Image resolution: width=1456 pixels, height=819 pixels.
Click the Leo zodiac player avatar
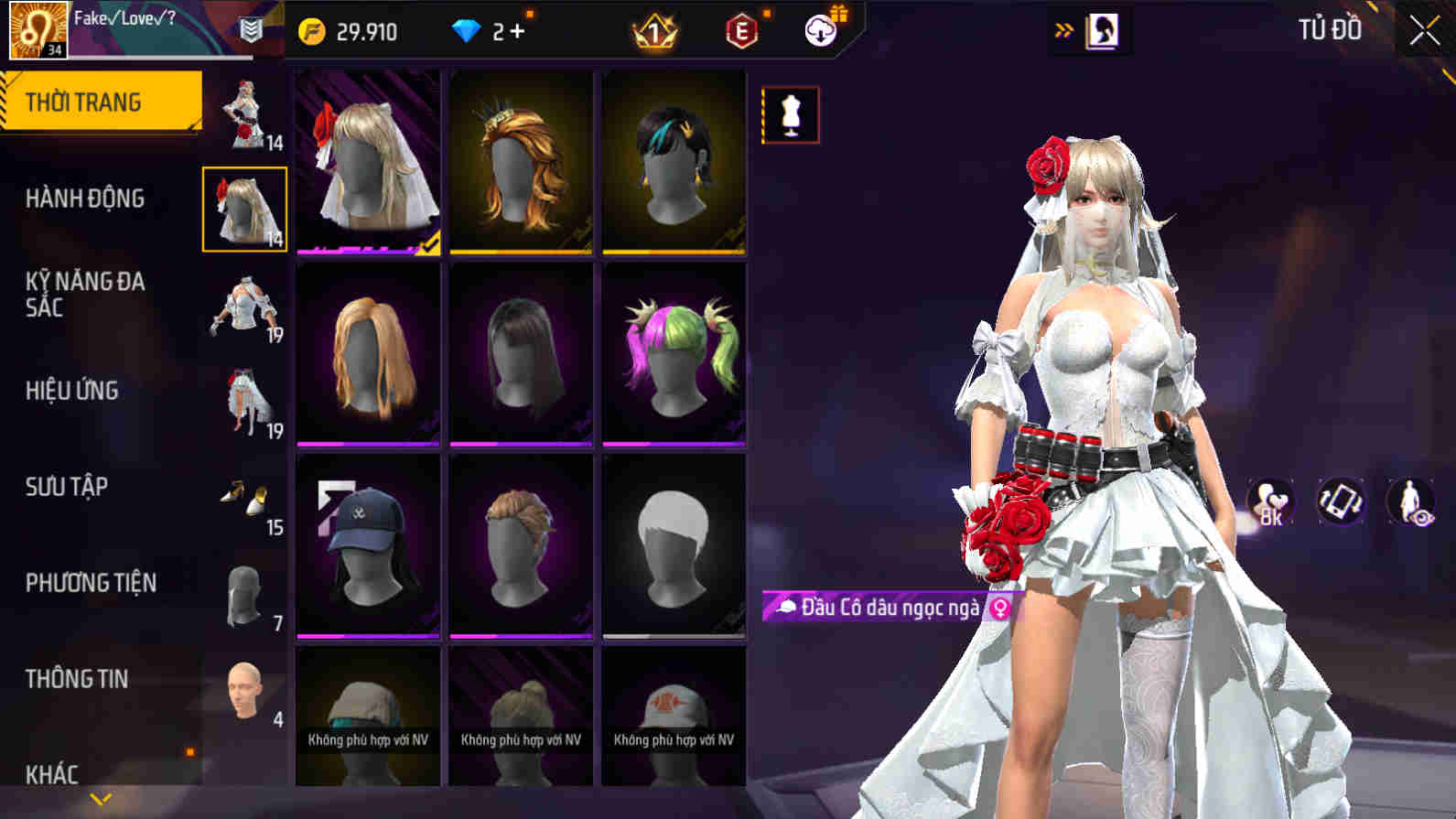tap(37, 27)
